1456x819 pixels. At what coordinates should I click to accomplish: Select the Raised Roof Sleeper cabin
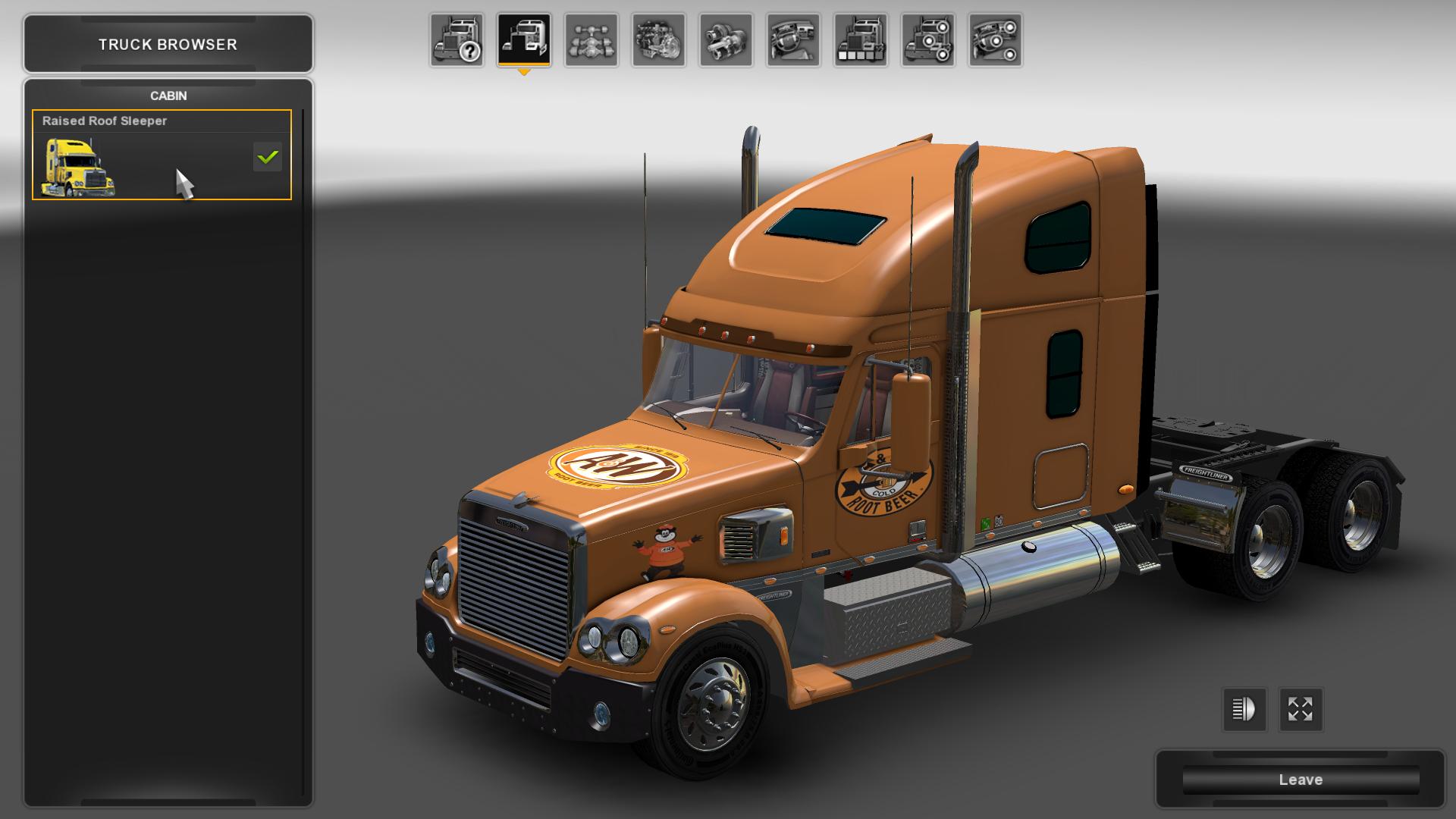[x=162, y=155]
